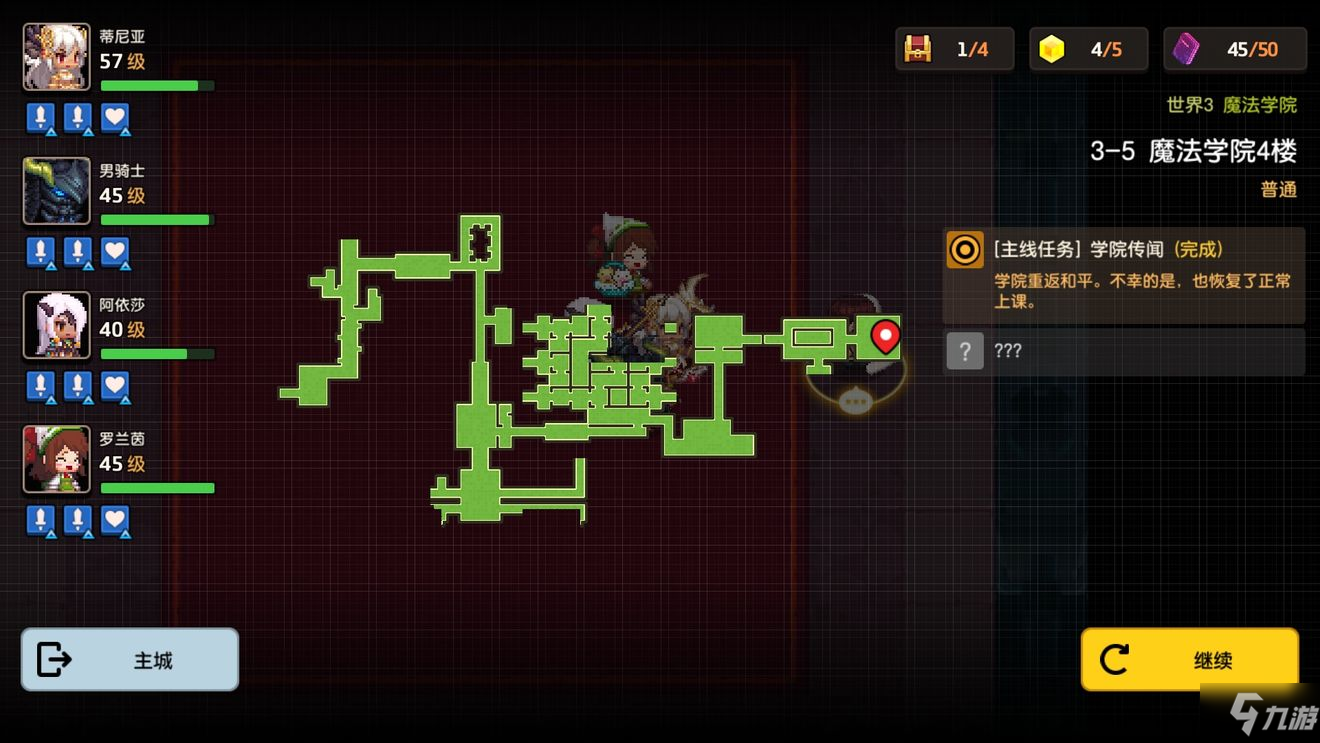The width and height of the screenshot is (1320, 743).
Task: Click the green dungeon map layout
Action: [480, 420]
